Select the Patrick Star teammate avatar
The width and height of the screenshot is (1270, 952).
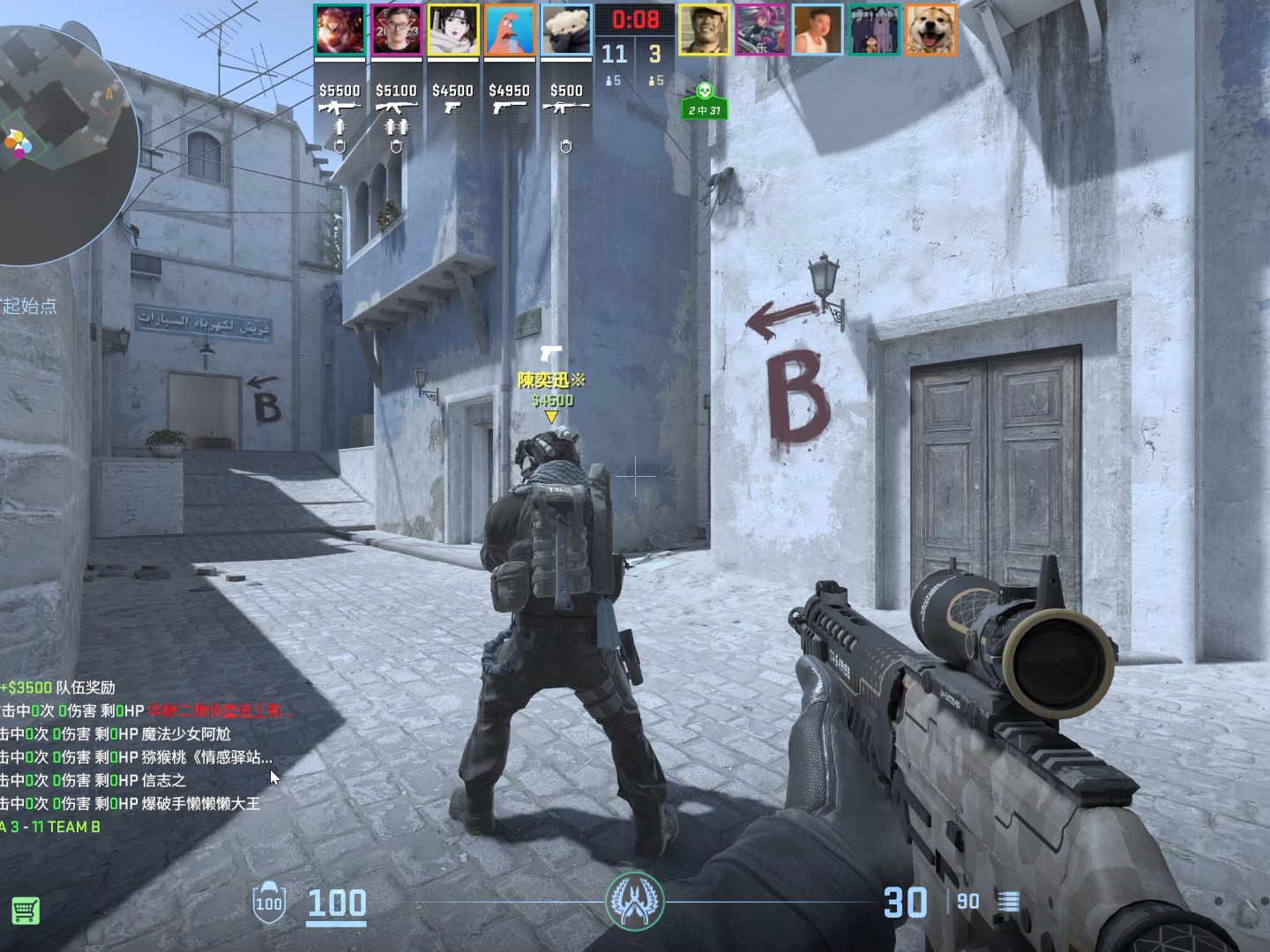tap(509, 31)
